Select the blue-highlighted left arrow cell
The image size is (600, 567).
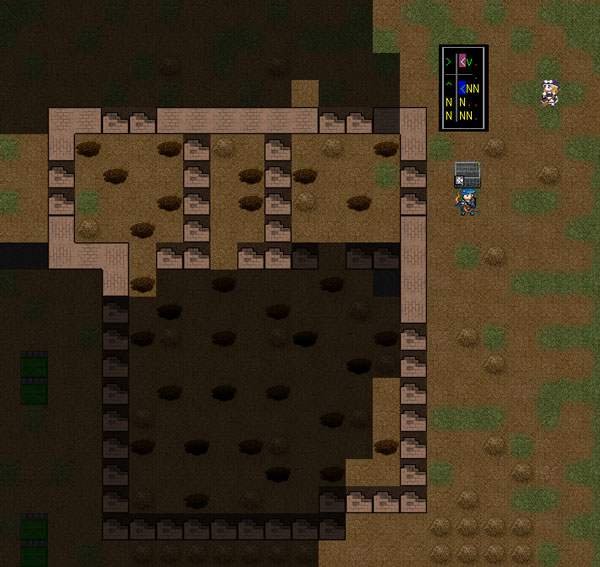[x=462, y=89]
